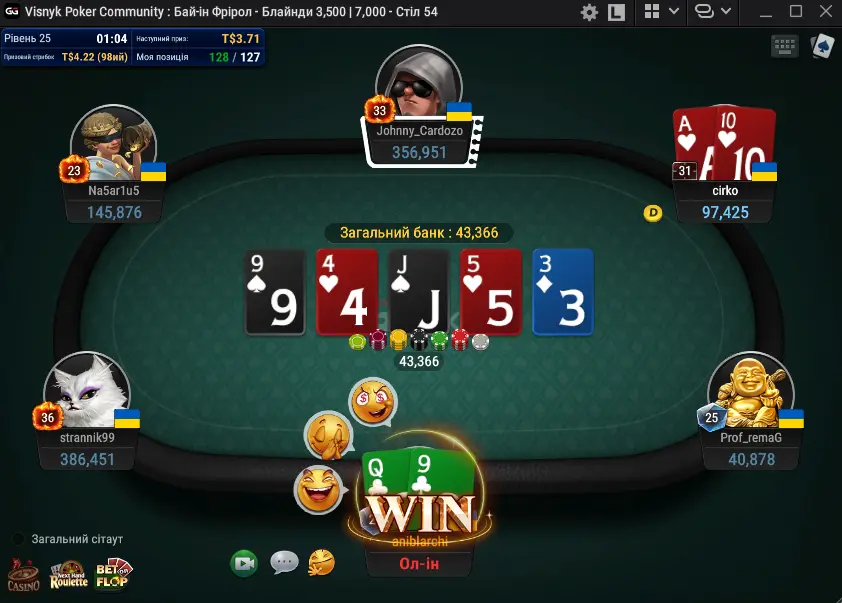Toggle the Загальний сітаут checkbox
The image size is (842, 603).
18,539
